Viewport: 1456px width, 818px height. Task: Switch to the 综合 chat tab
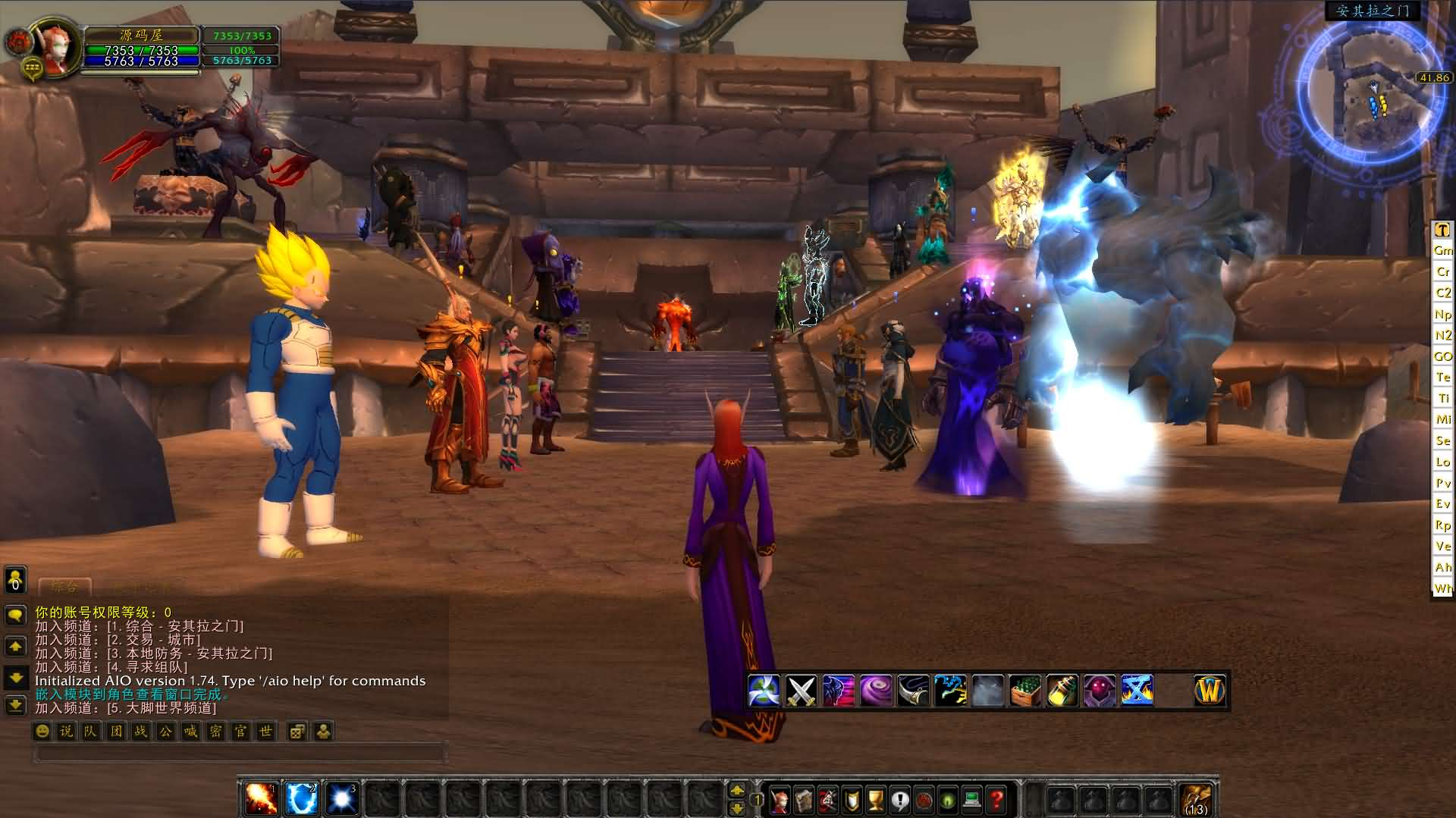point(64,586)
